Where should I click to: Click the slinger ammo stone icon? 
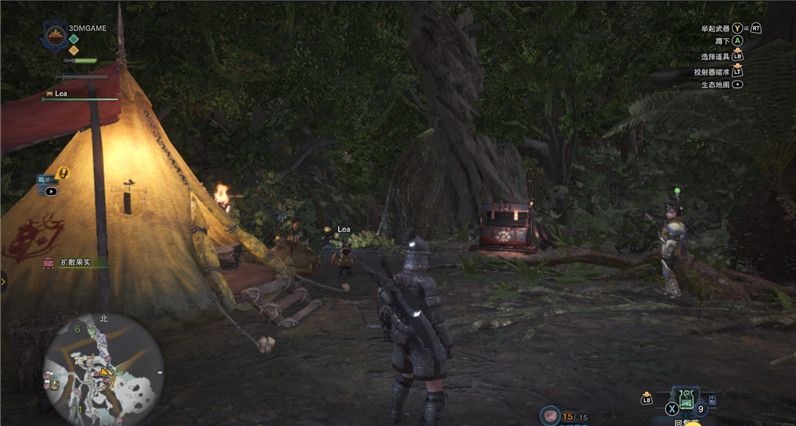click(549, 414)
